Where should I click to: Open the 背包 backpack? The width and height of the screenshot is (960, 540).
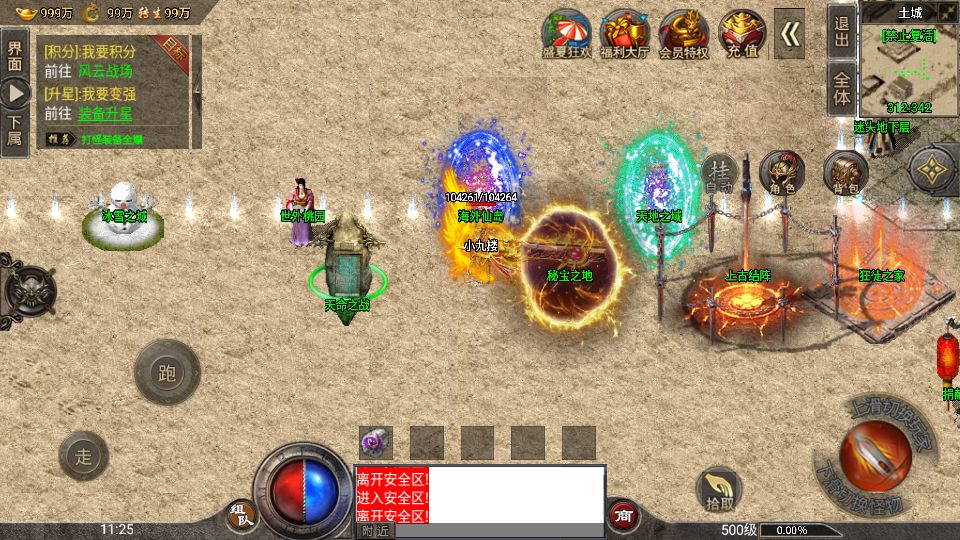coord(846,174)
